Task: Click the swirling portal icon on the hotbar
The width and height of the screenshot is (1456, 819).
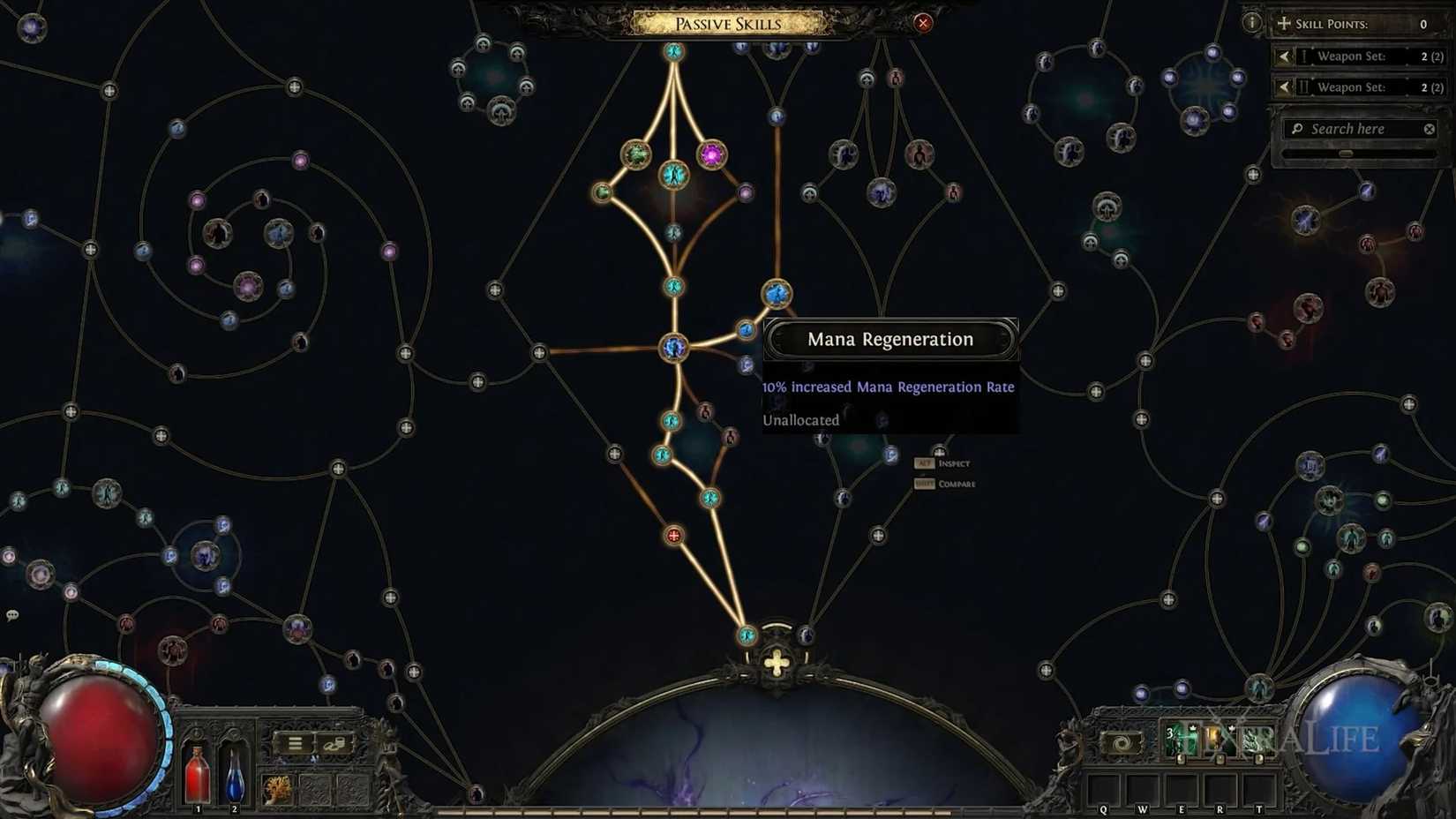Action: [x=1121, y=742]
